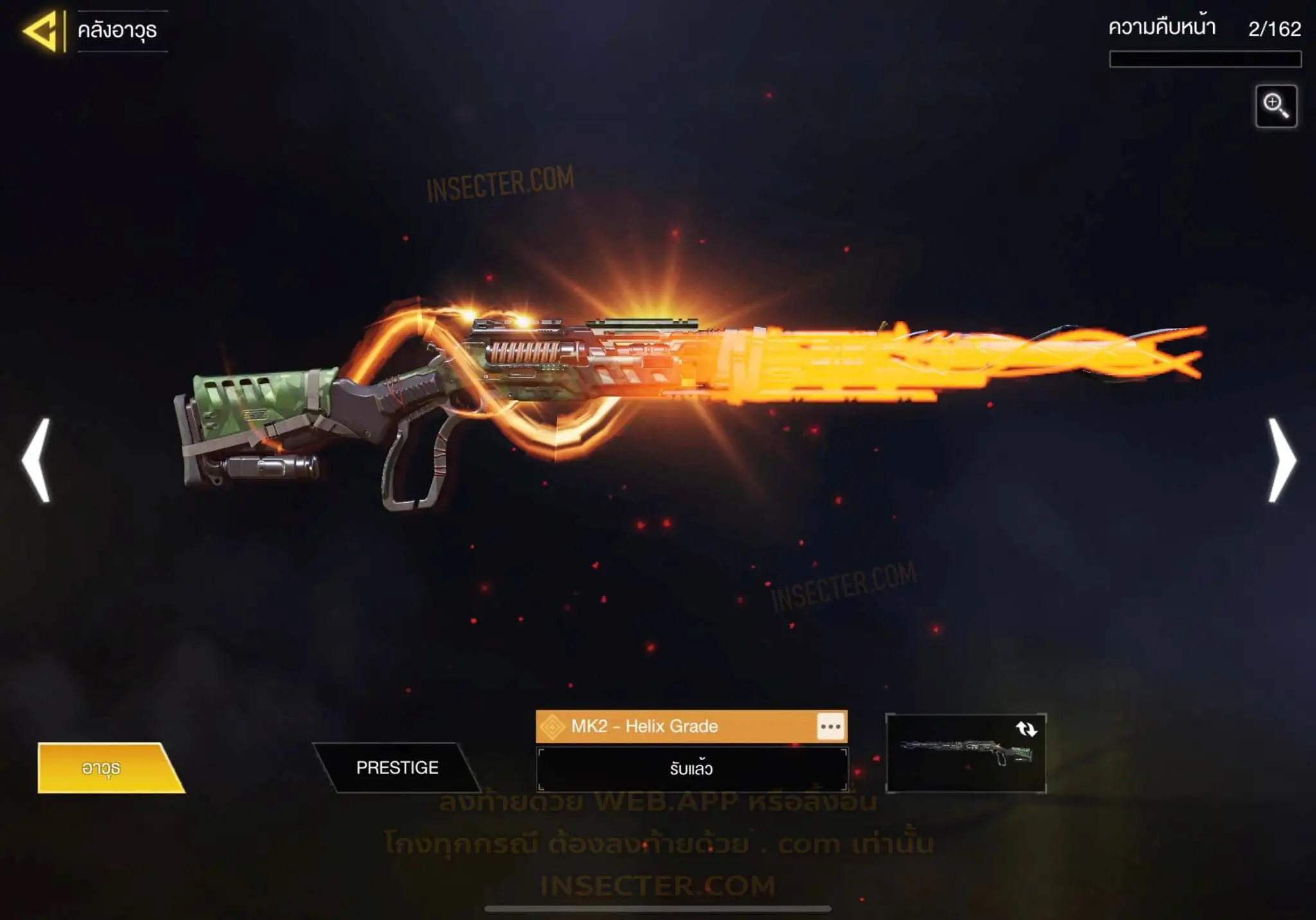Click the รับแล้ว button
The height and width of the screenshot is (920, 1316).
691,769
